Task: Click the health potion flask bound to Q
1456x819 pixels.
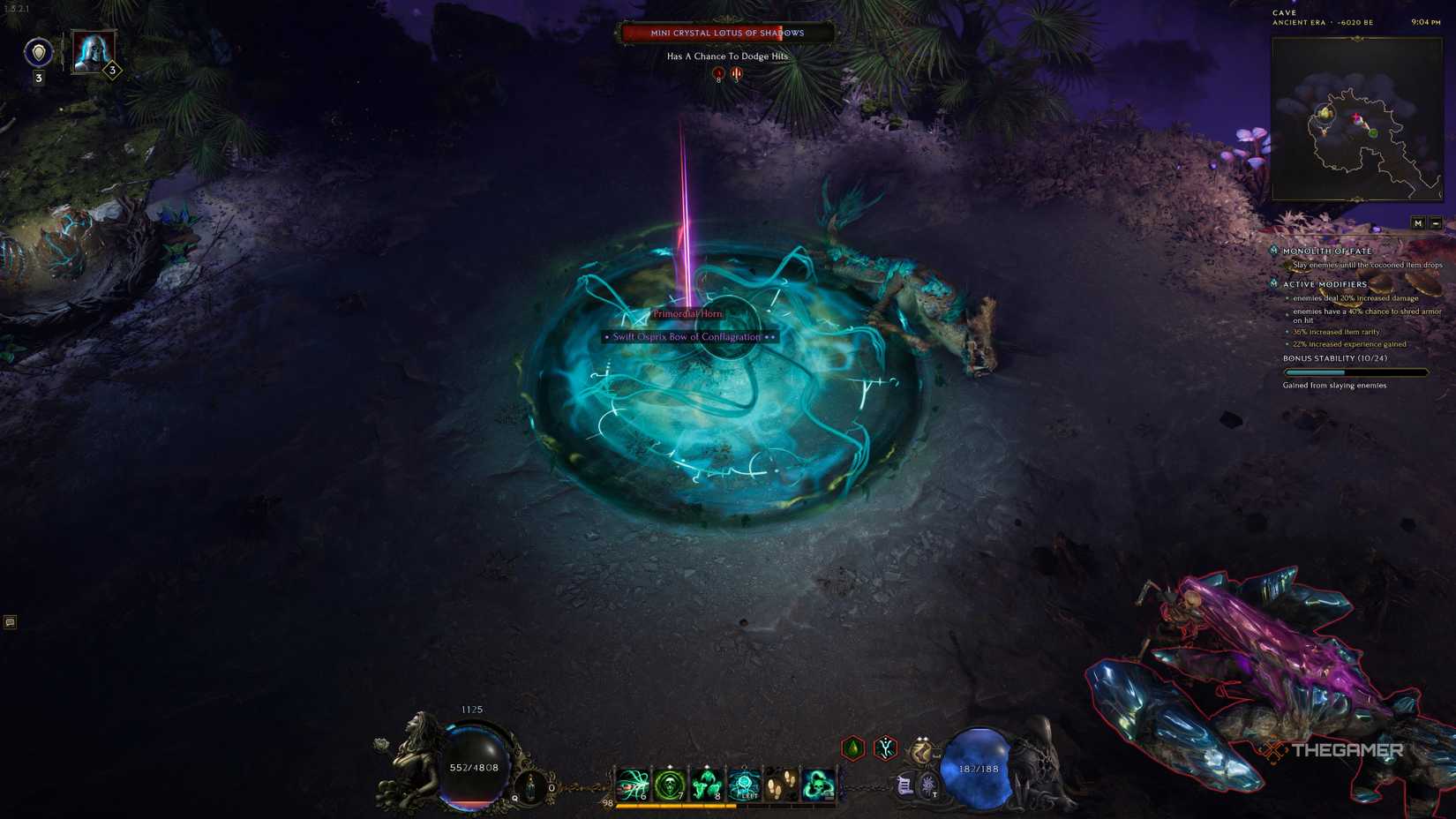Action: [531, 785]
